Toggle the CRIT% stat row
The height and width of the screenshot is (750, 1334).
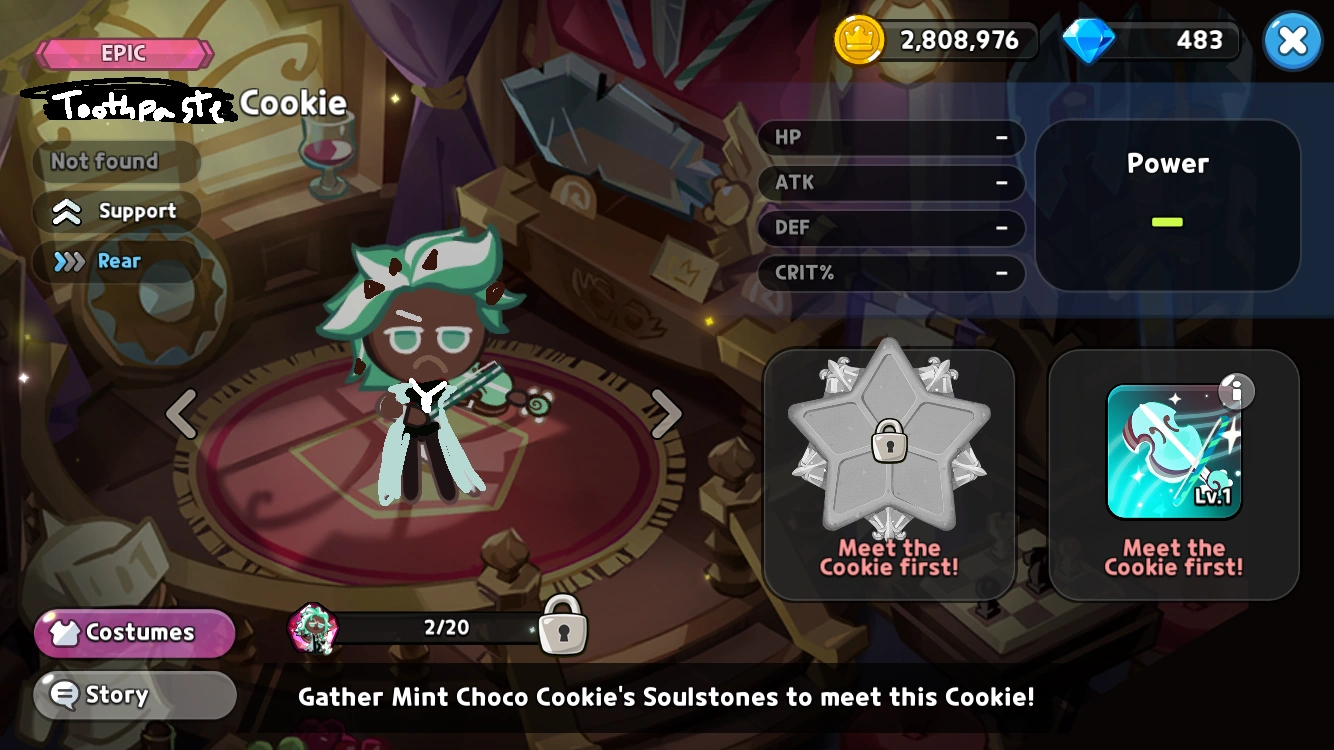(890, 273)
